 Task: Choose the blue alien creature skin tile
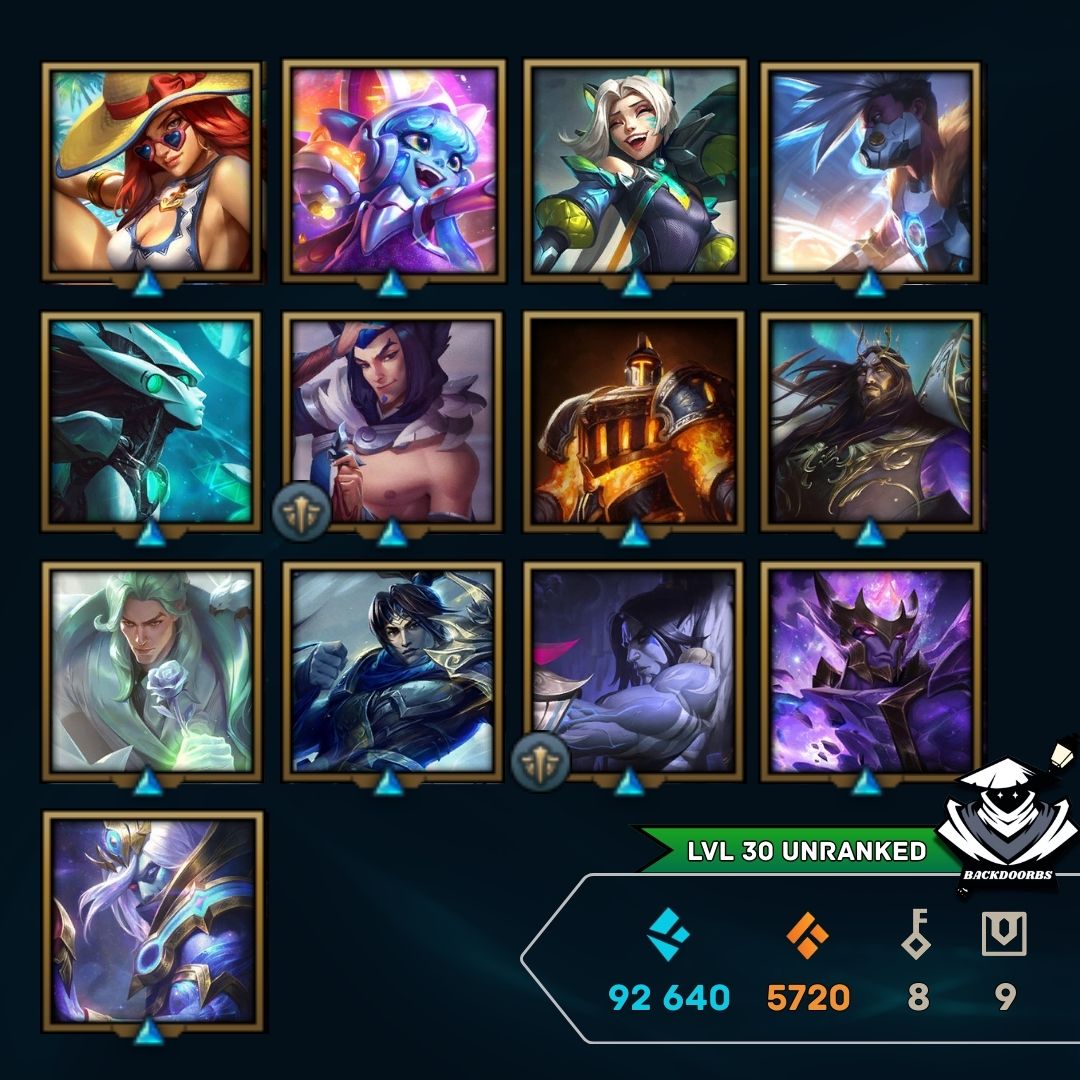point(393,172)
